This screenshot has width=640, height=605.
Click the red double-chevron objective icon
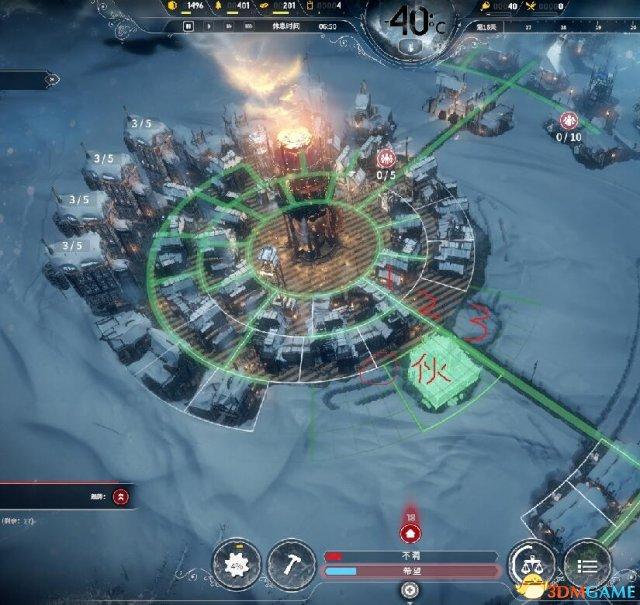121,495
